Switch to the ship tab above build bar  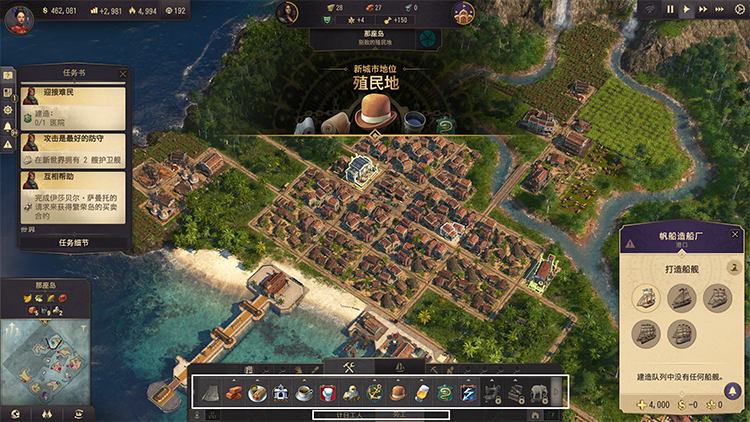coord(400,368)
